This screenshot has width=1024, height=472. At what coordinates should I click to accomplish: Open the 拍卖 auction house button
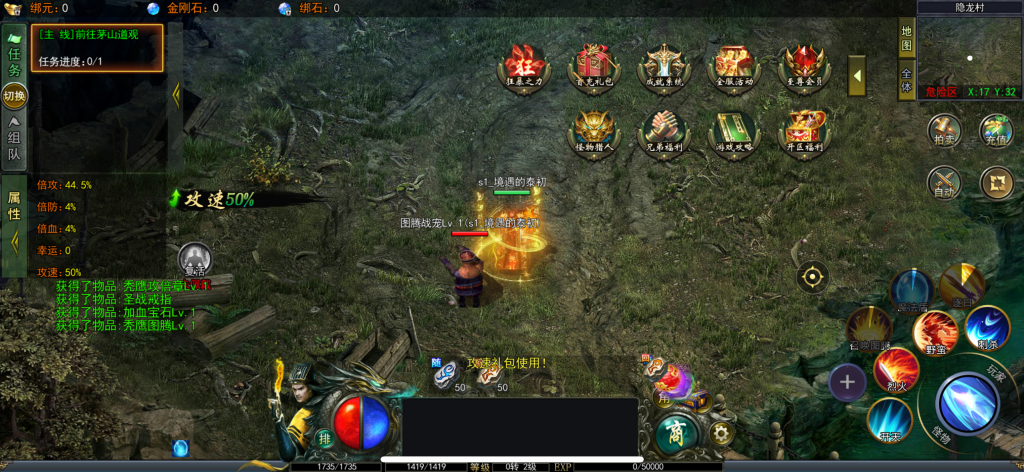944,130
